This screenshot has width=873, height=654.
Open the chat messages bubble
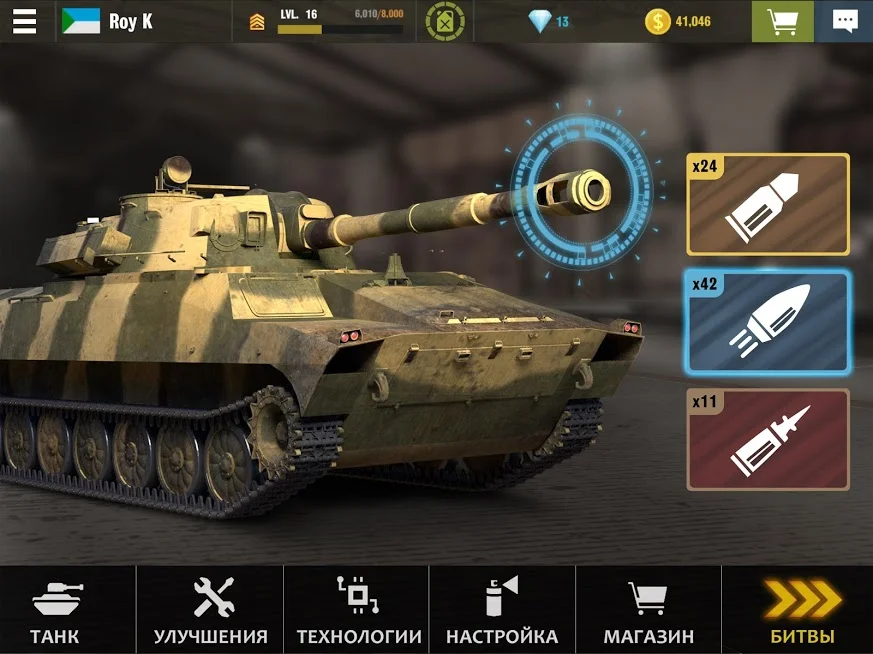point(844,21)
